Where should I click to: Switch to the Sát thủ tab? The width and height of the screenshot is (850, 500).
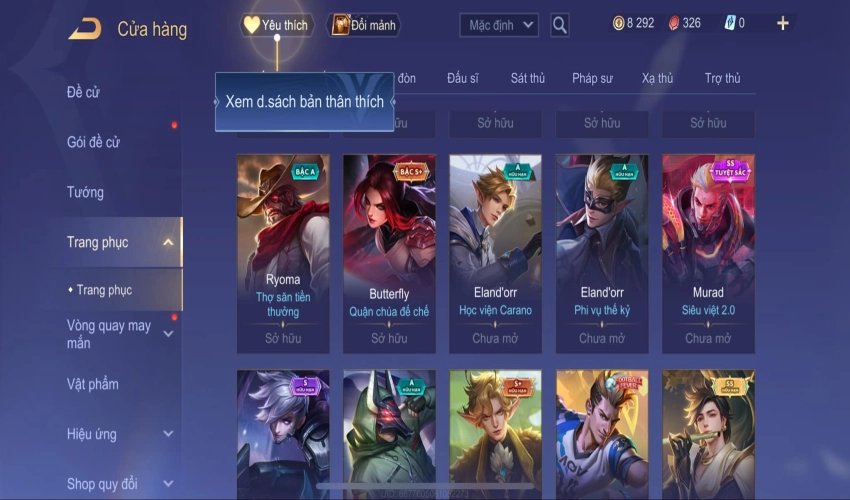coord(527,78)
